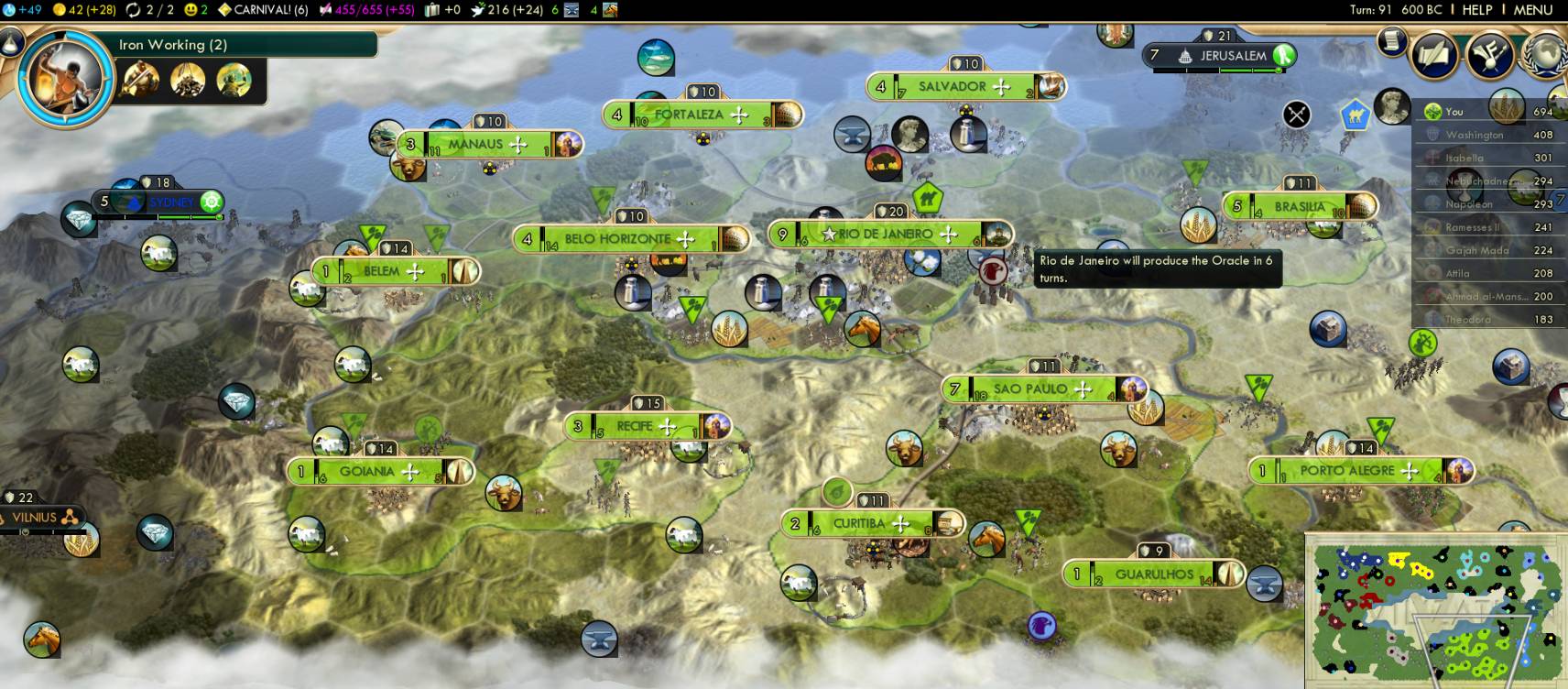Screen dimensions: 1568x689
Task: Select the Jerusalem city-state banner
Action: pos(1233,56)
